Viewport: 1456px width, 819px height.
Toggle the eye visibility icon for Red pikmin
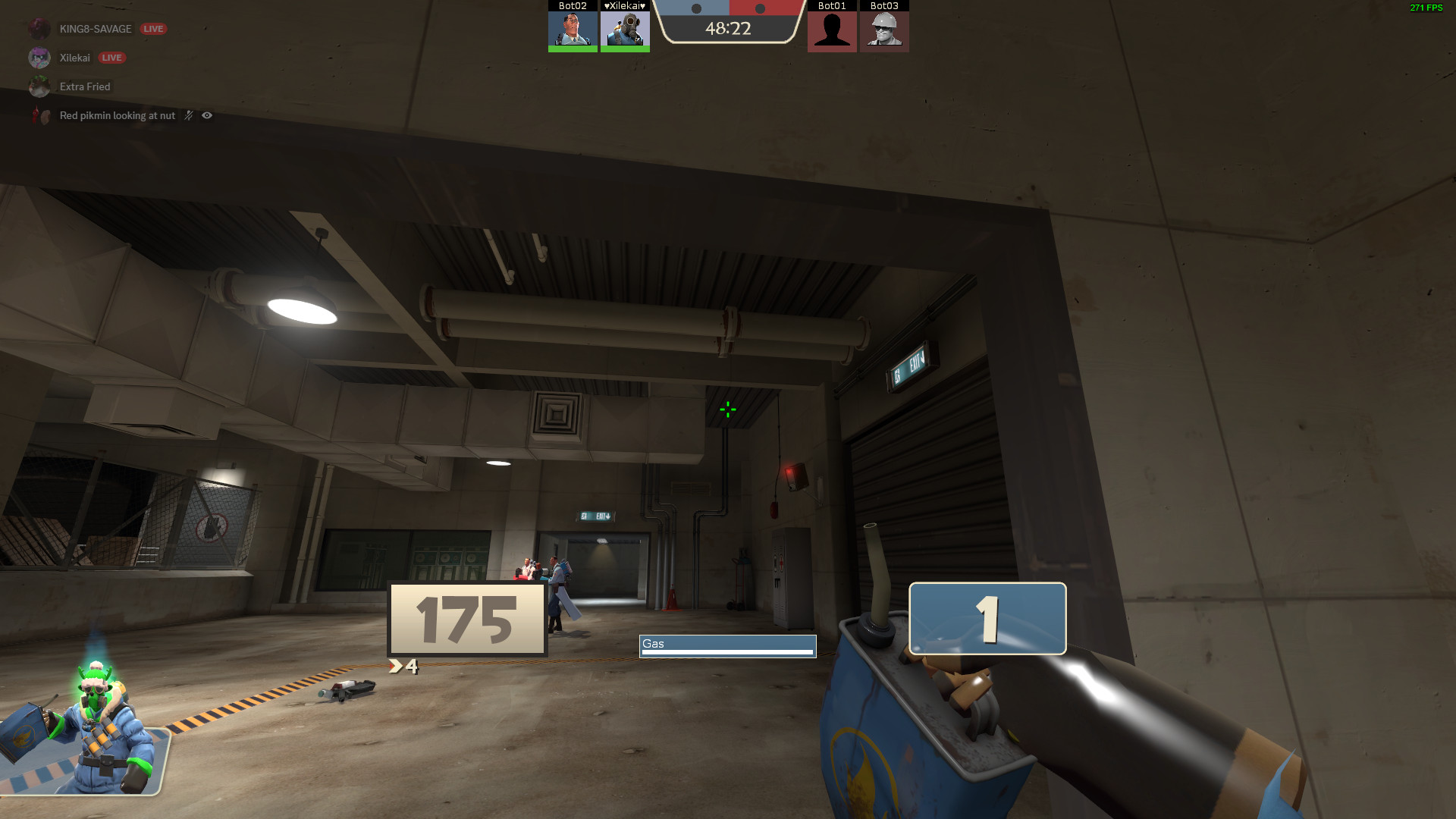click(206, 115)
